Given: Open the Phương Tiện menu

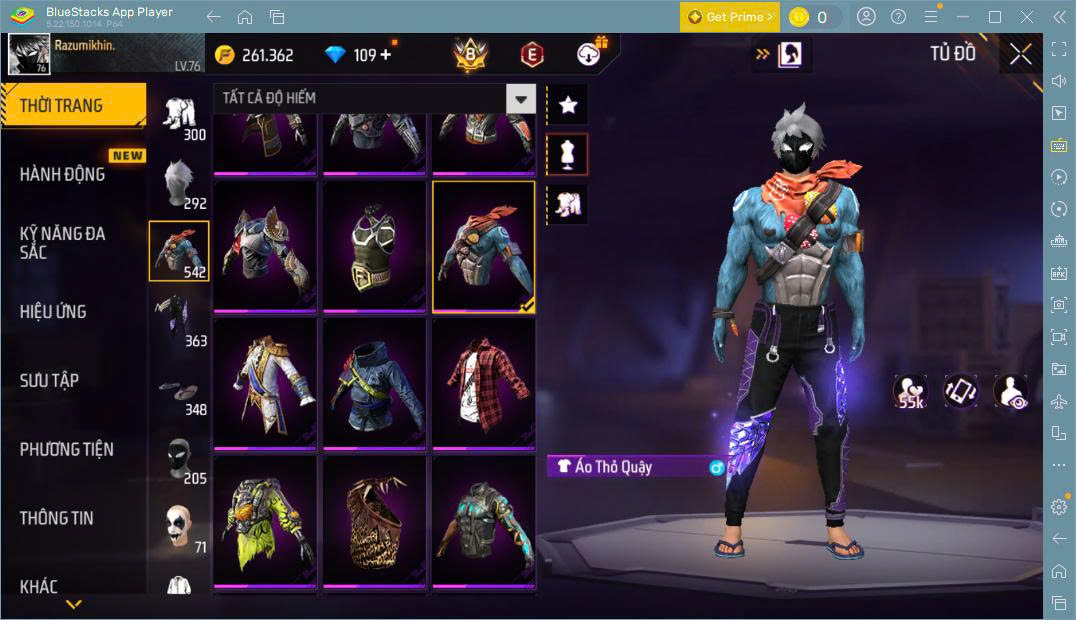Looking at the screenshot, I should coord(66,449).
